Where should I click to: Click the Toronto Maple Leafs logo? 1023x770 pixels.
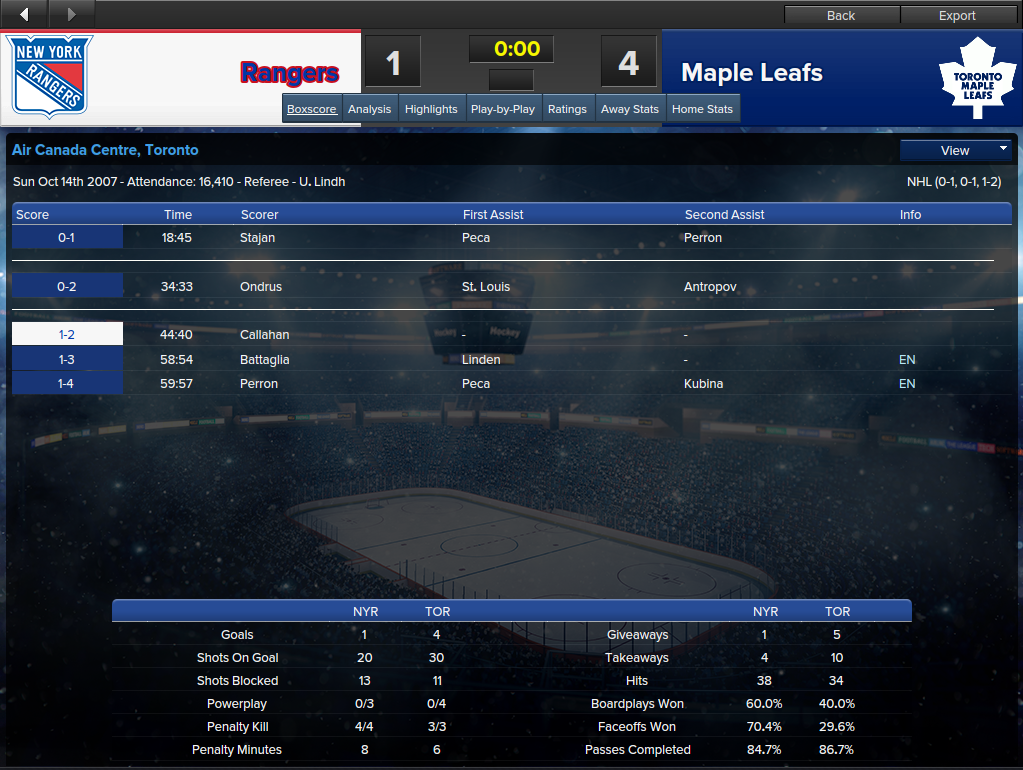pyautogui.click(x=977, y=79)
